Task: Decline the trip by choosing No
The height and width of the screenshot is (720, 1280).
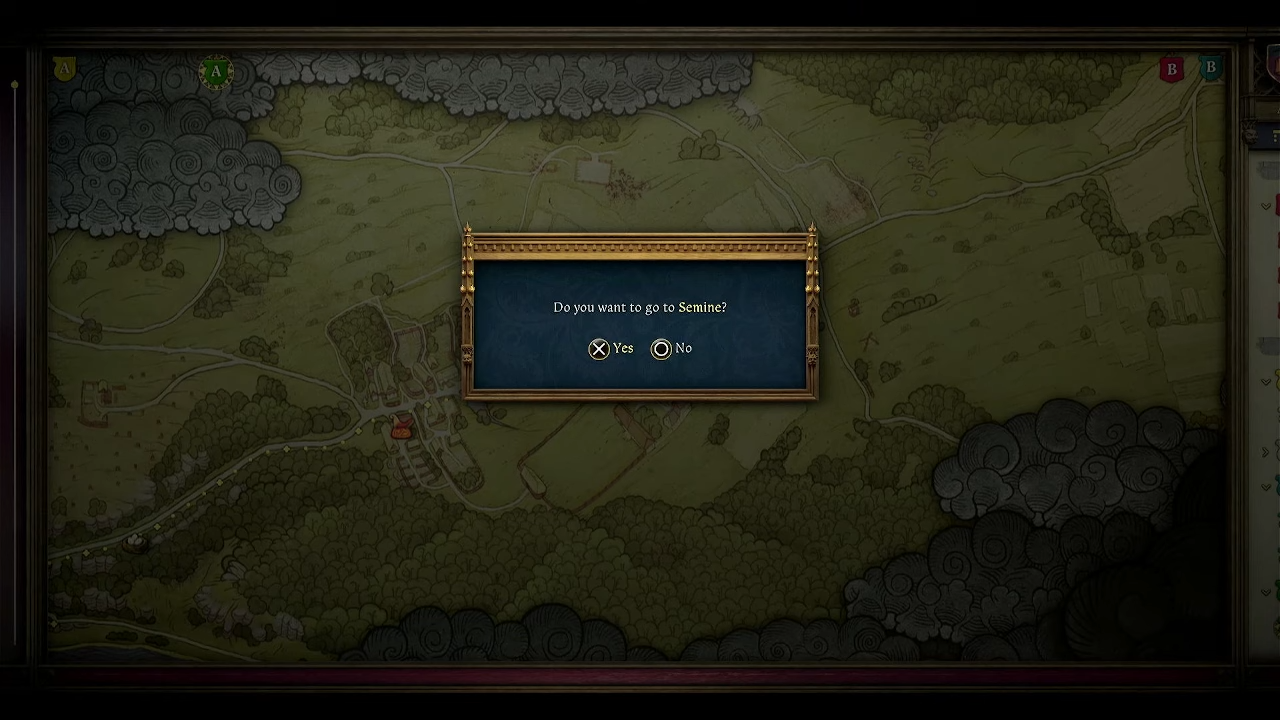Action: point(672,348)
